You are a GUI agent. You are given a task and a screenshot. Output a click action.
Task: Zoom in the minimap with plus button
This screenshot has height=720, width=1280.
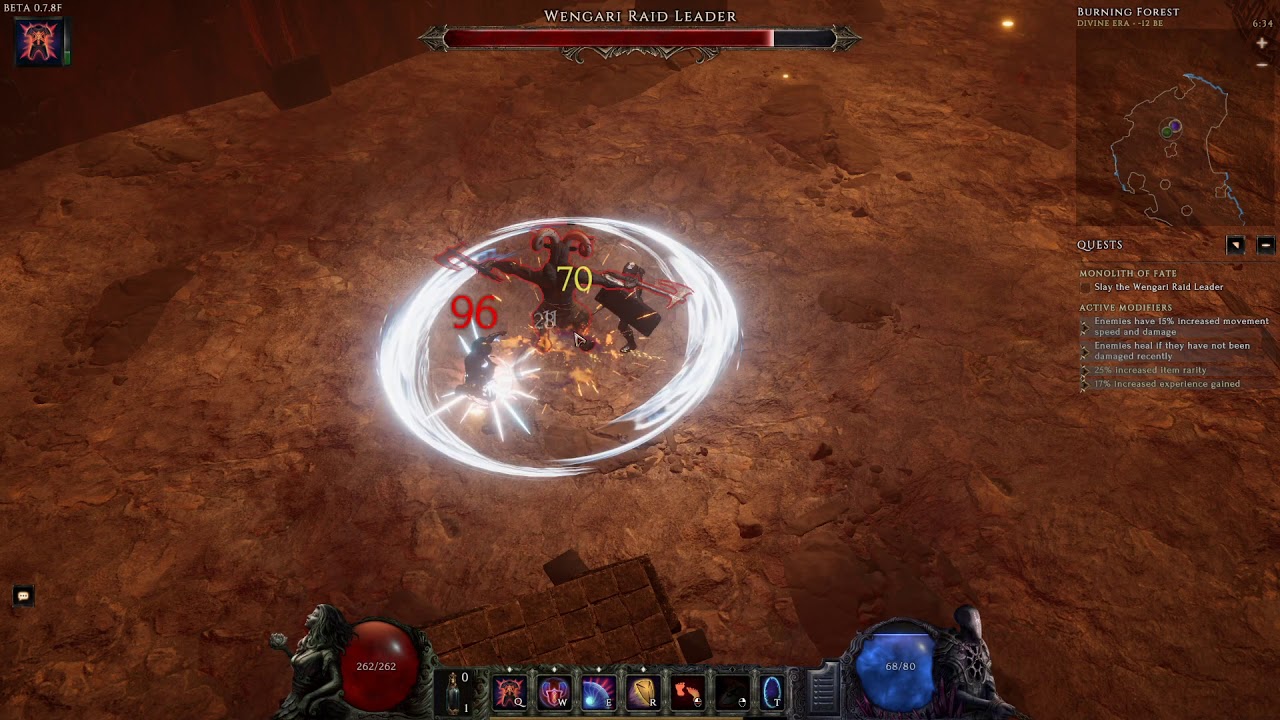tap(1262, 44)
